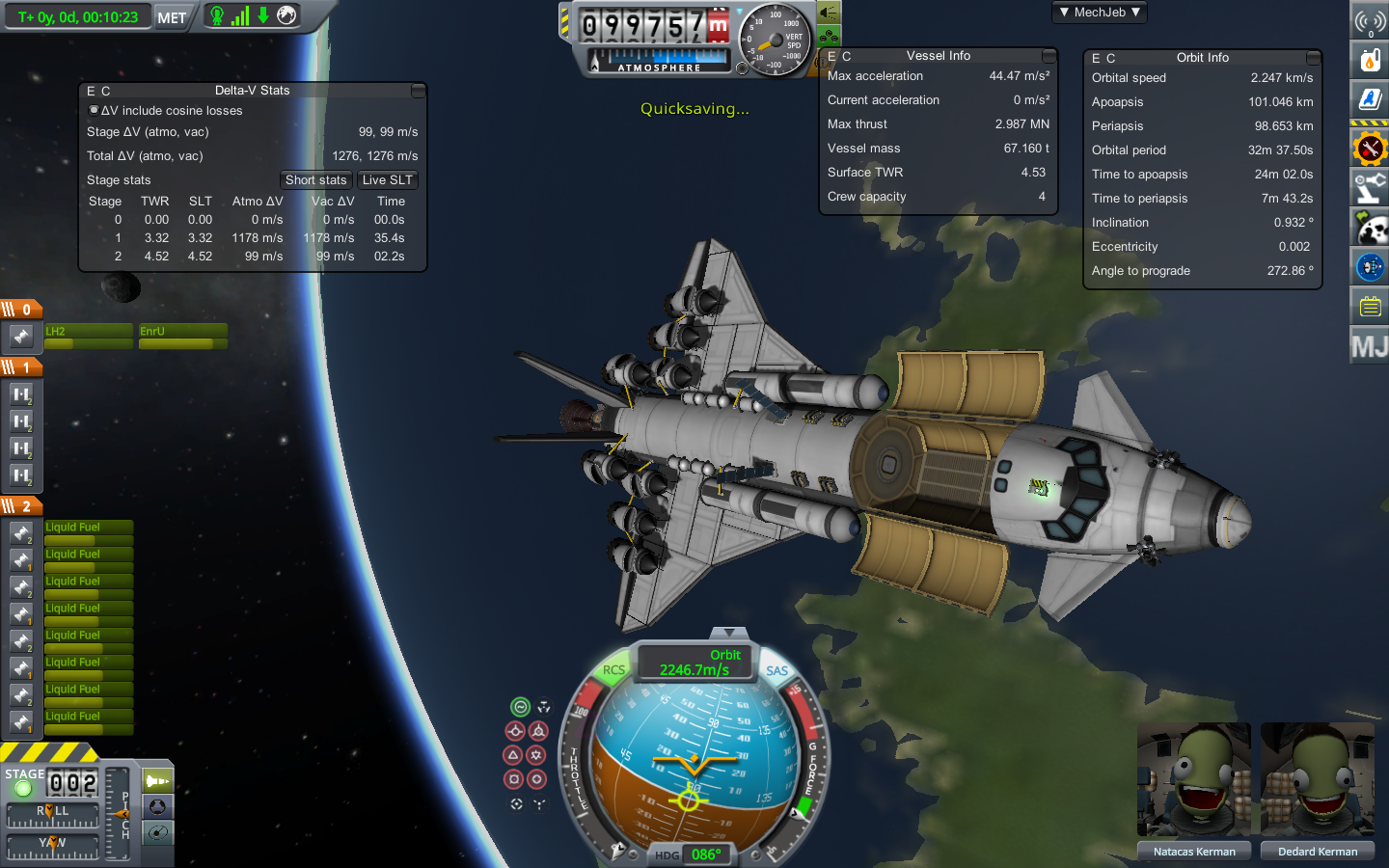Toggle ΔV include cosine losses checkbox

click(x=94, y=110)
